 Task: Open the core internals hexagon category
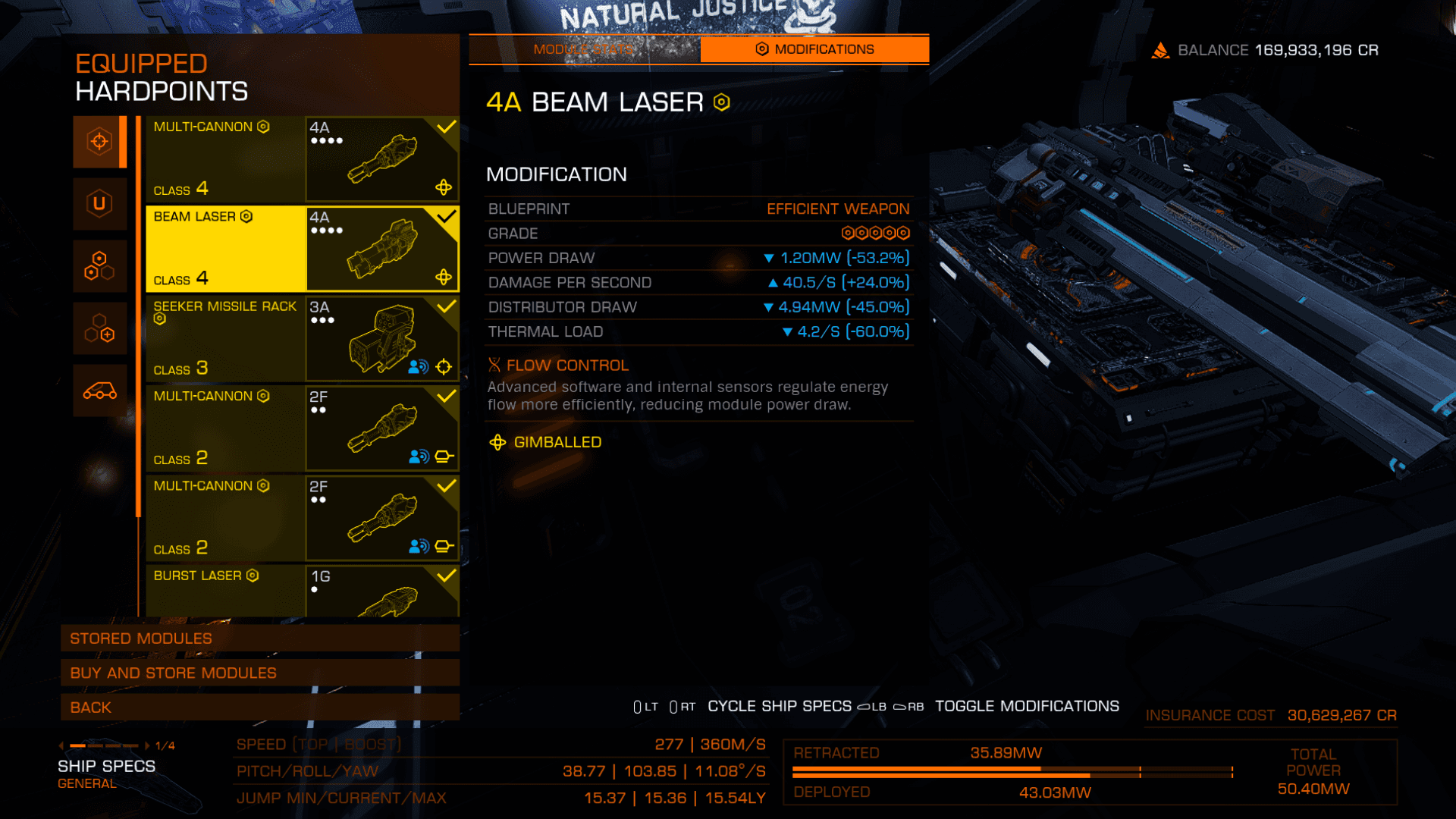(99, 266)
